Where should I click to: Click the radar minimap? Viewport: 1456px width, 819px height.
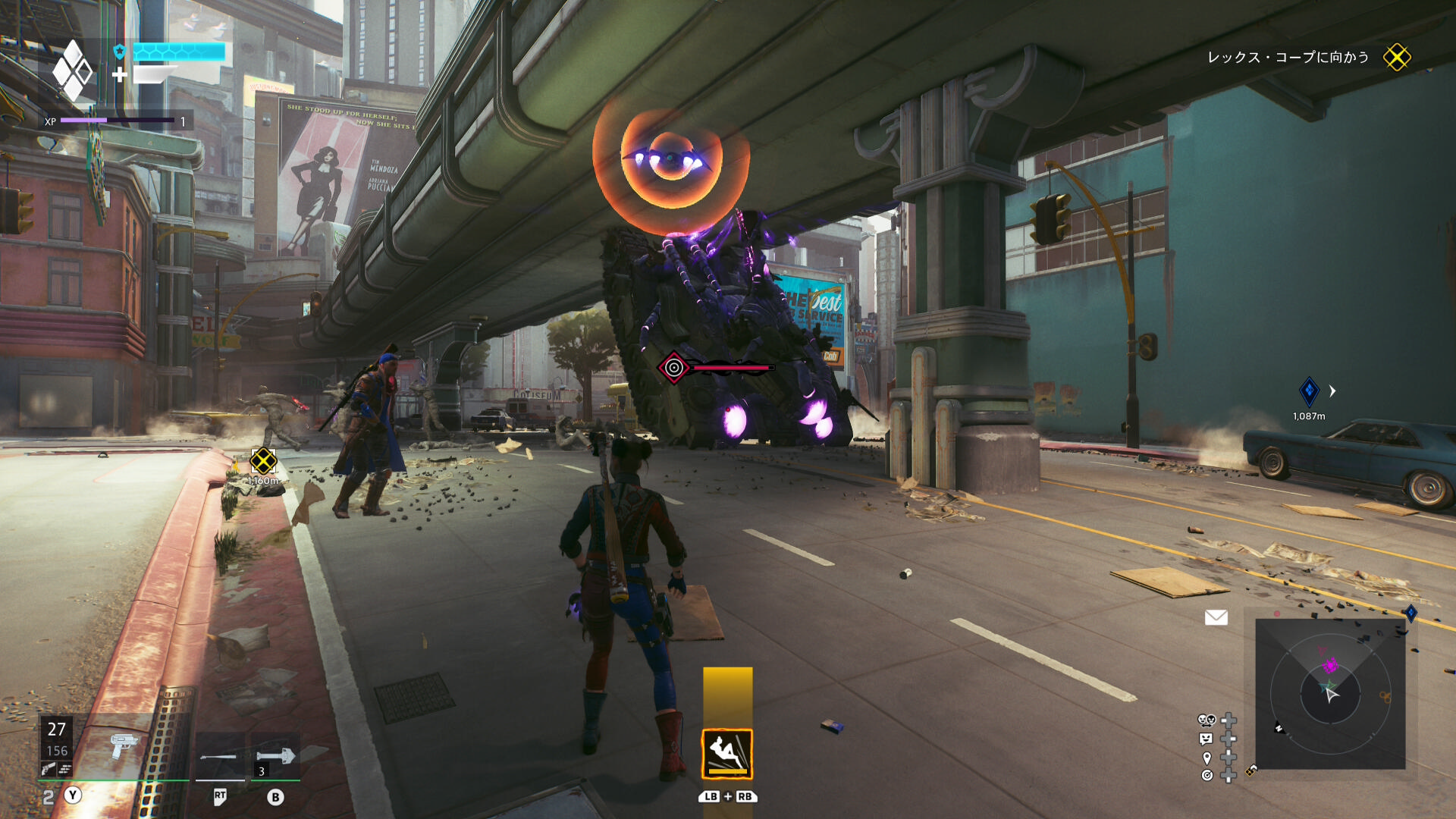pos(1330,693)
